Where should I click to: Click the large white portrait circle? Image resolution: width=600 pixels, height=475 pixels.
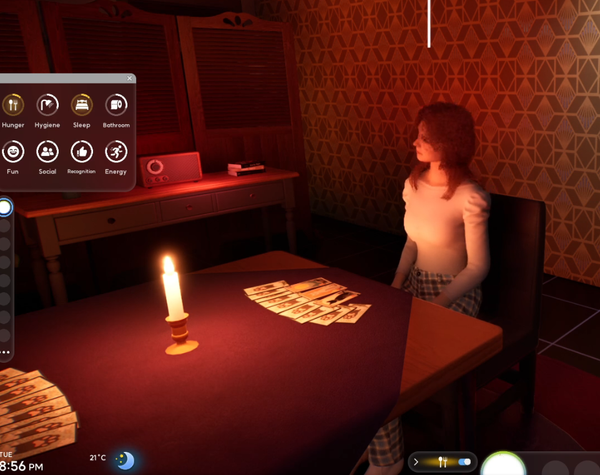[504, 466]
